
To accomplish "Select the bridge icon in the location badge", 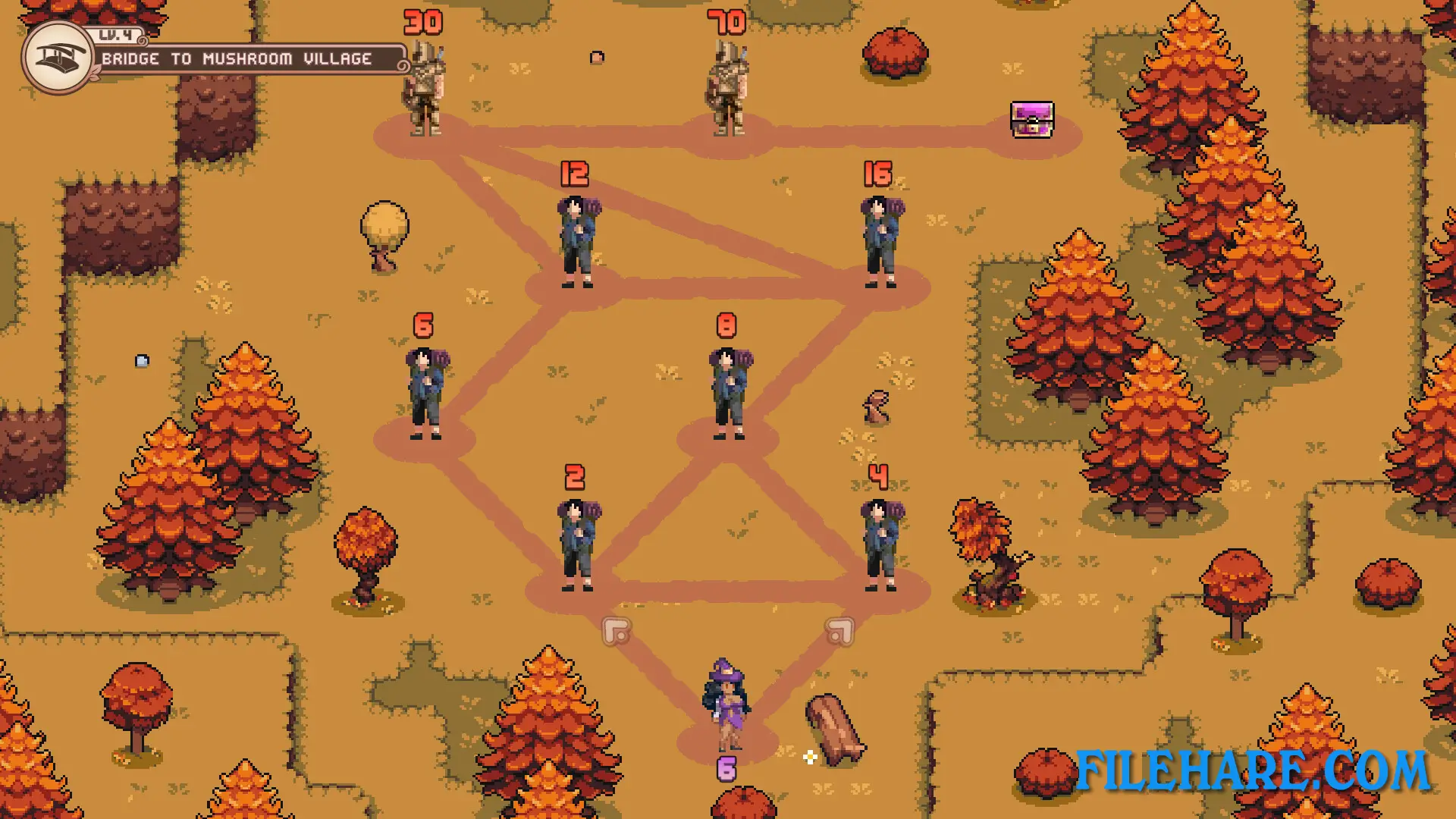I will pyautogui.click(x=57, y=57).
